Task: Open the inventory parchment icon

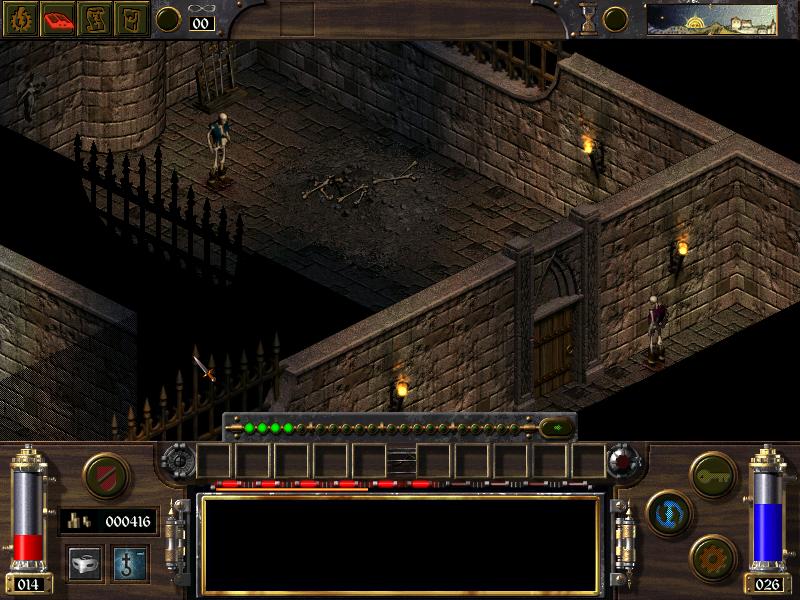Action: coord(132,19)
